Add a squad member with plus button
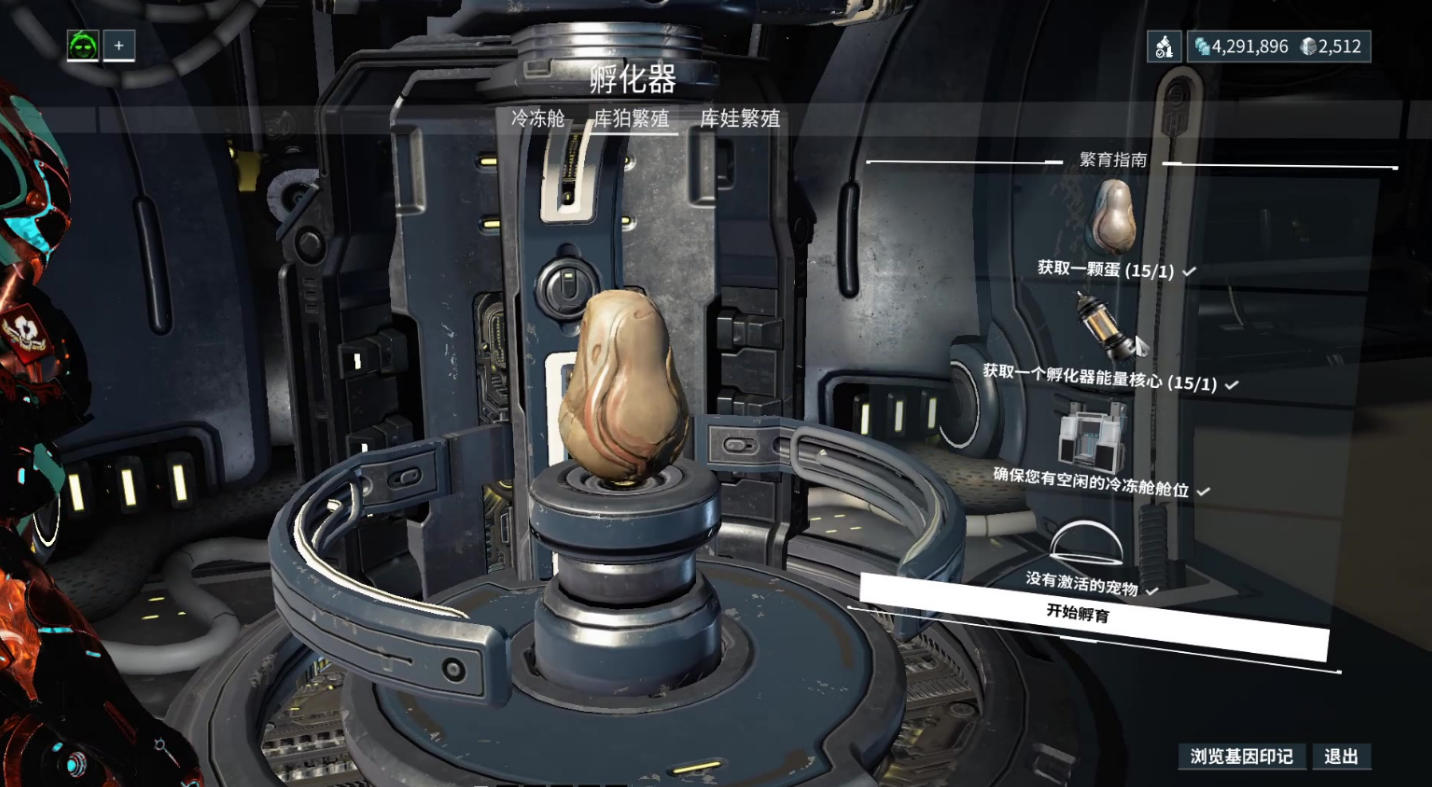Screen dimensions: 1432x787 pyautogui.click(x=119, y=46)
